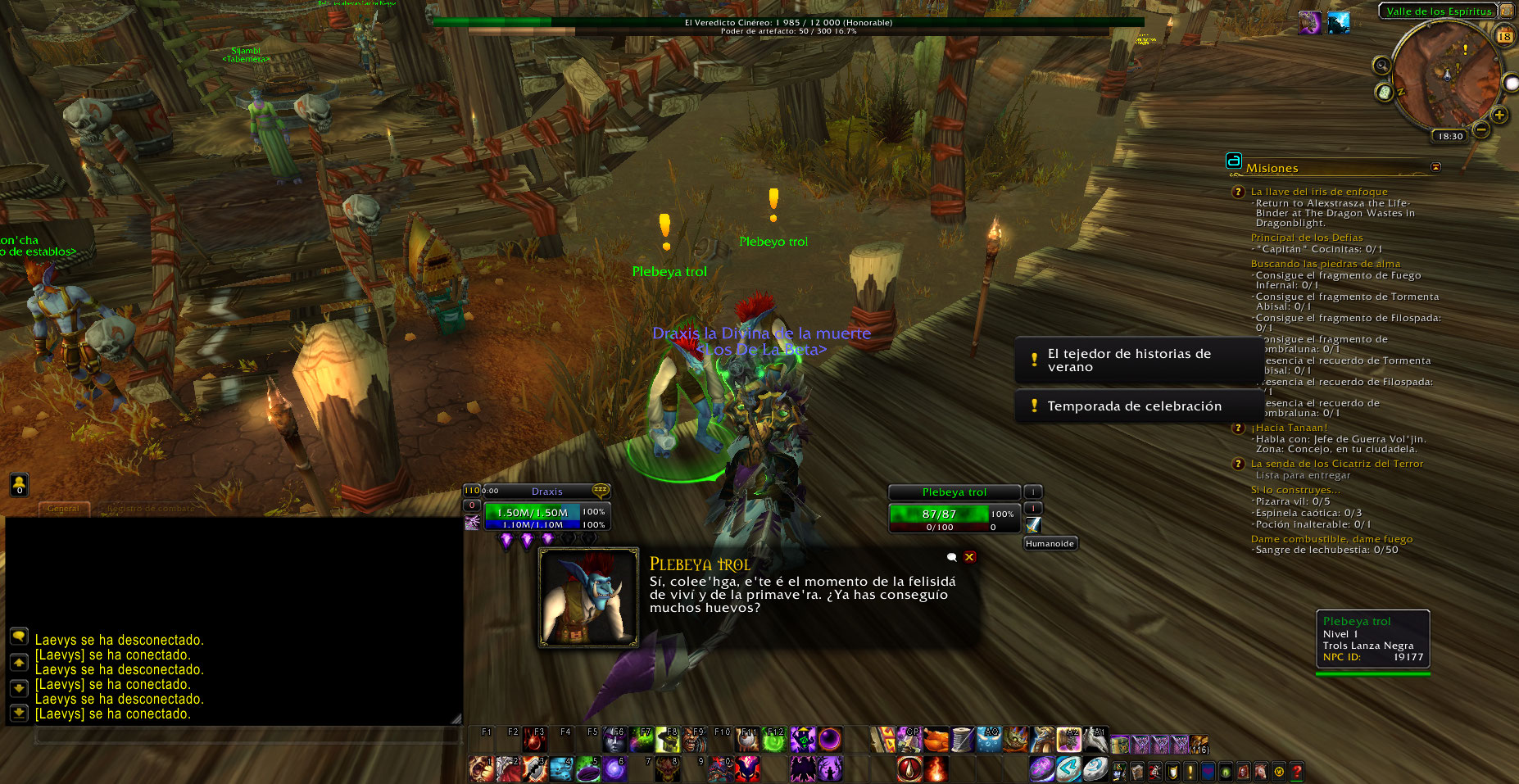Viewport: 1519px width, 784px height.
Task: Open the 'Registro de combate' chat tab
Action: [152, 509]
